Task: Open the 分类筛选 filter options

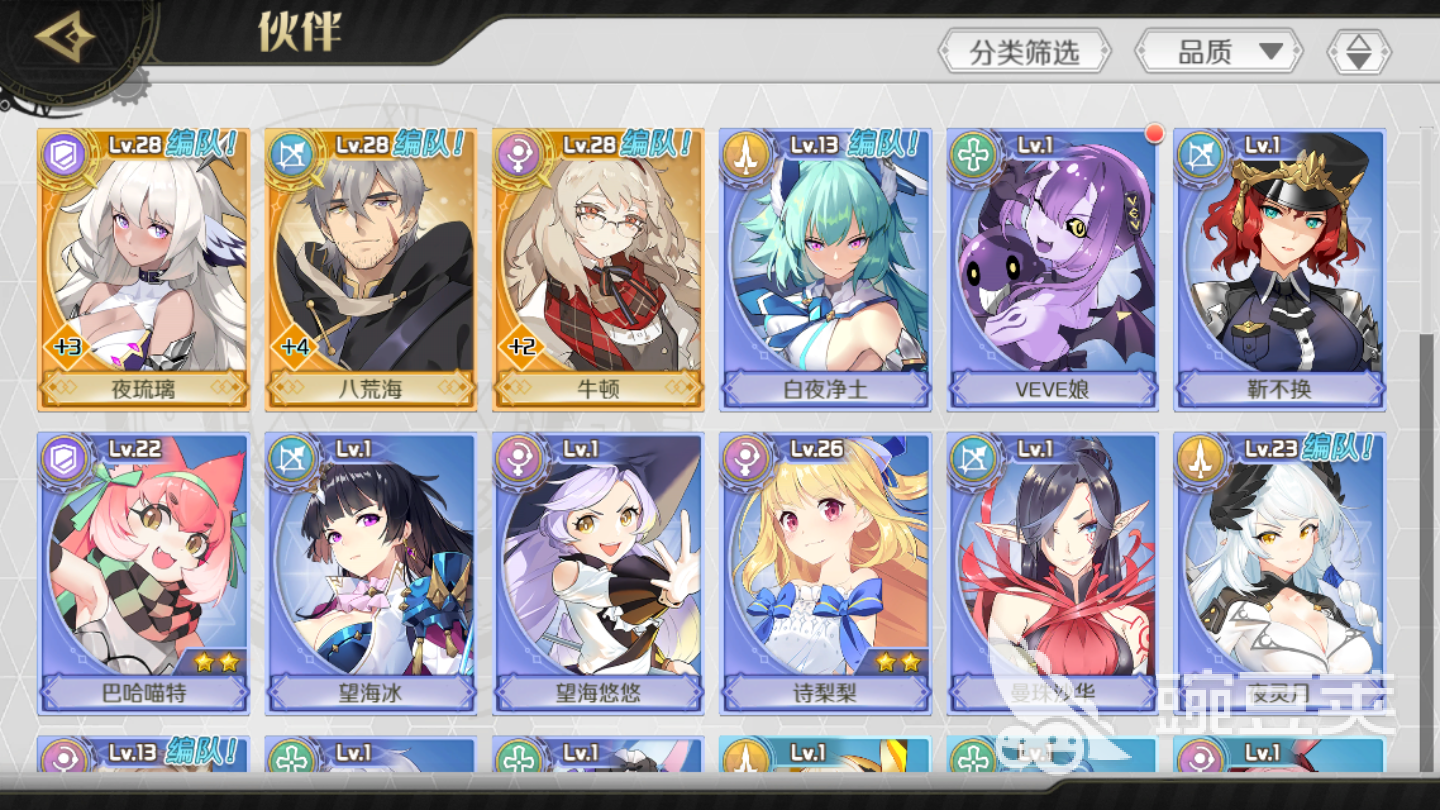Action: pyautogui.click(x=1024, y=51)
